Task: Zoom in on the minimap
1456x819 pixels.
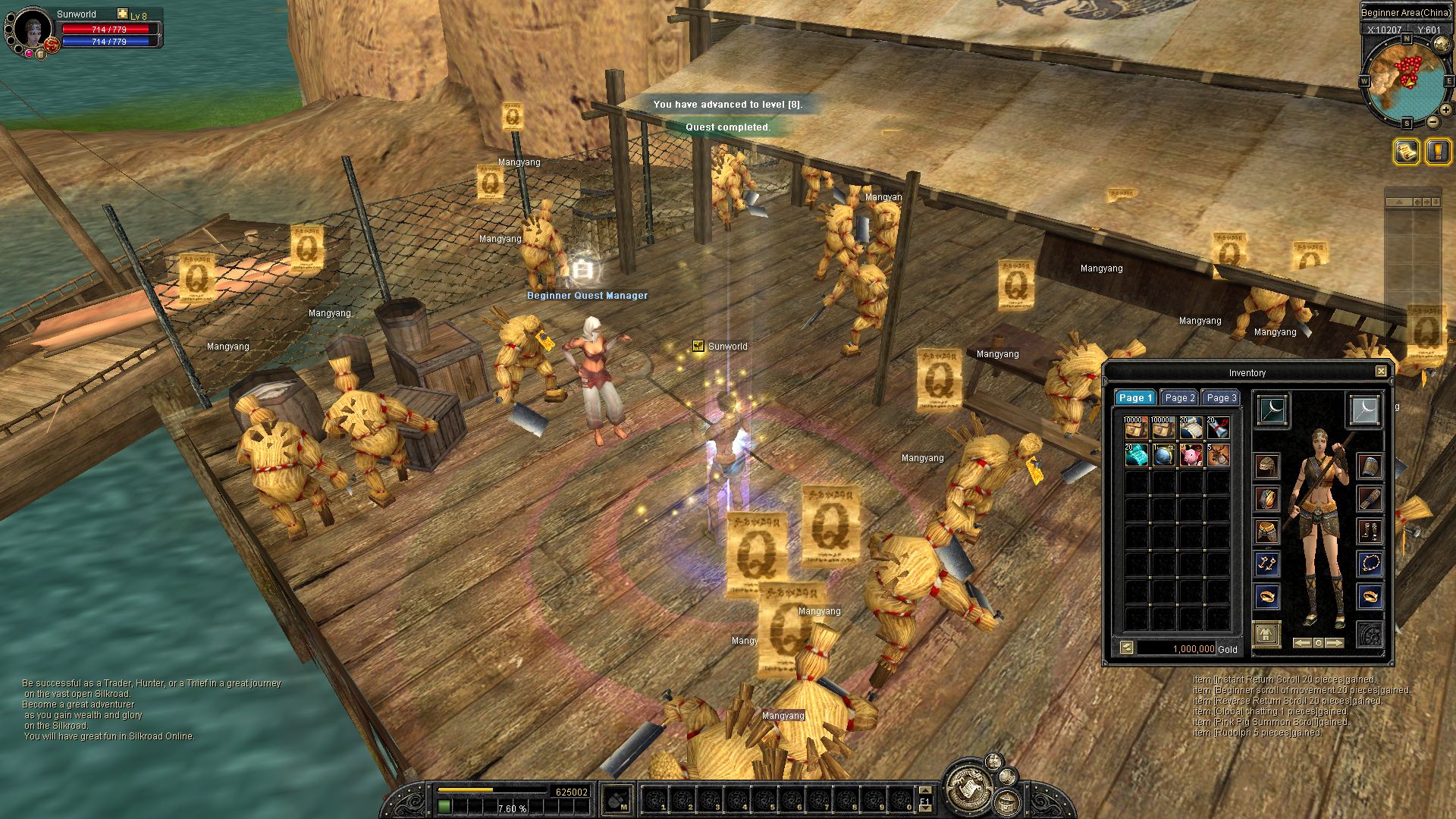Action: tap(1445, 110)
